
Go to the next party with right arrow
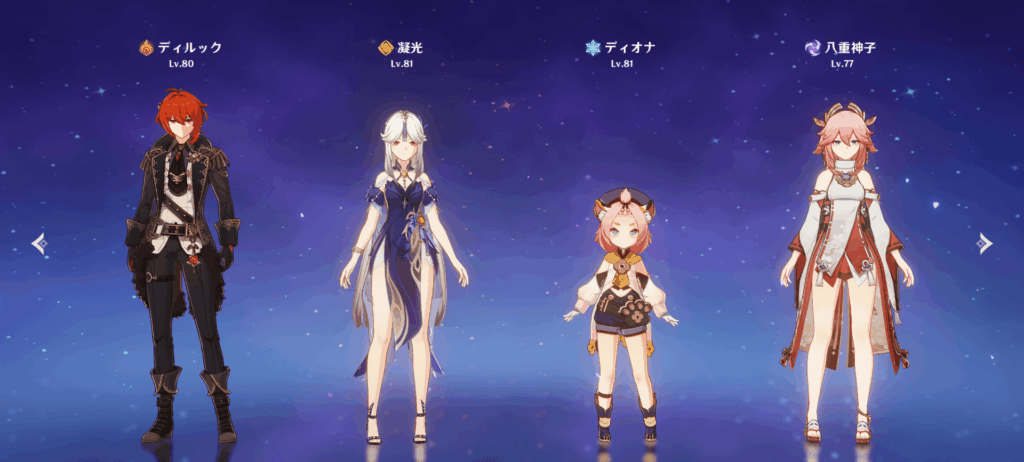coord(985,243)
